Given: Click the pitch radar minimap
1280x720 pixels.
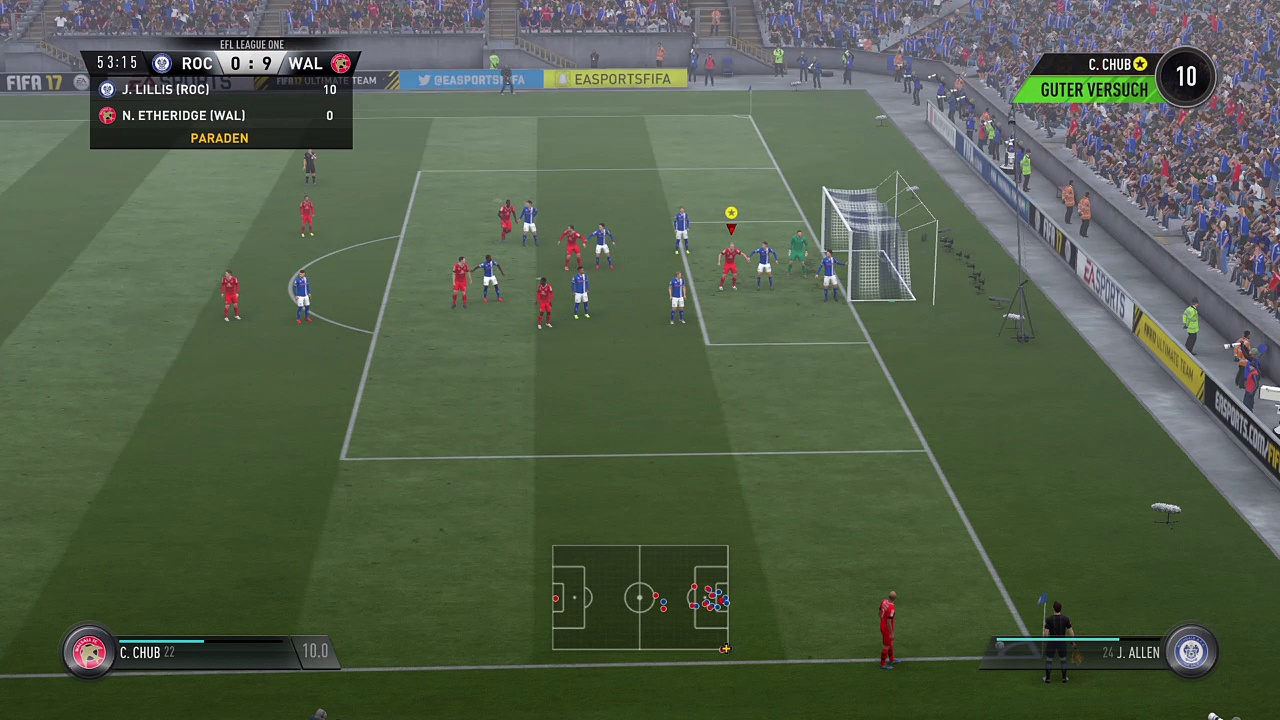Looking at the screenshot, I should (640, 597).
